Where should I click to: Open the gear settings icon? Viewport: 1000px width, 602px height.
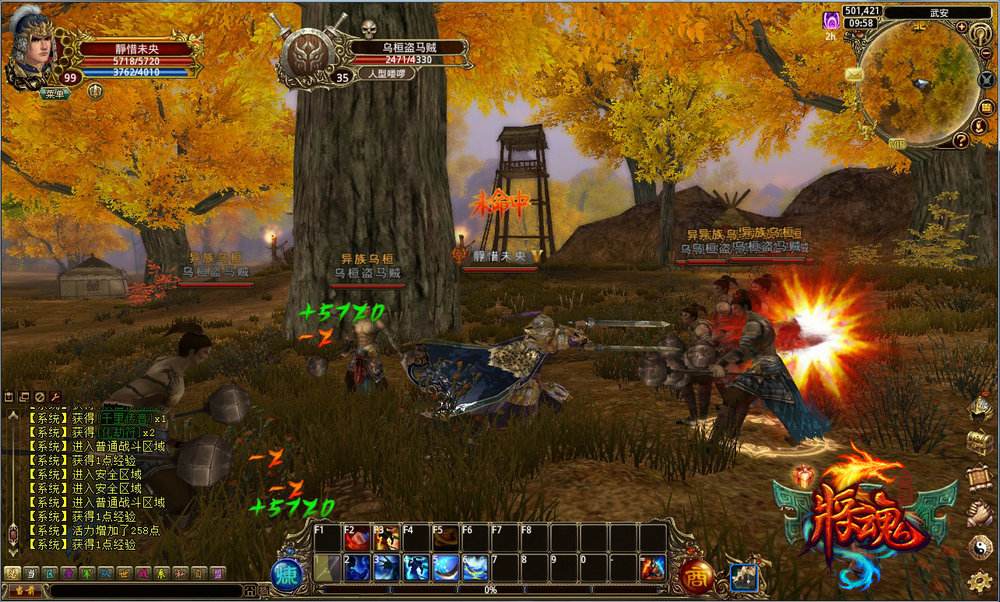pos(980,581)
